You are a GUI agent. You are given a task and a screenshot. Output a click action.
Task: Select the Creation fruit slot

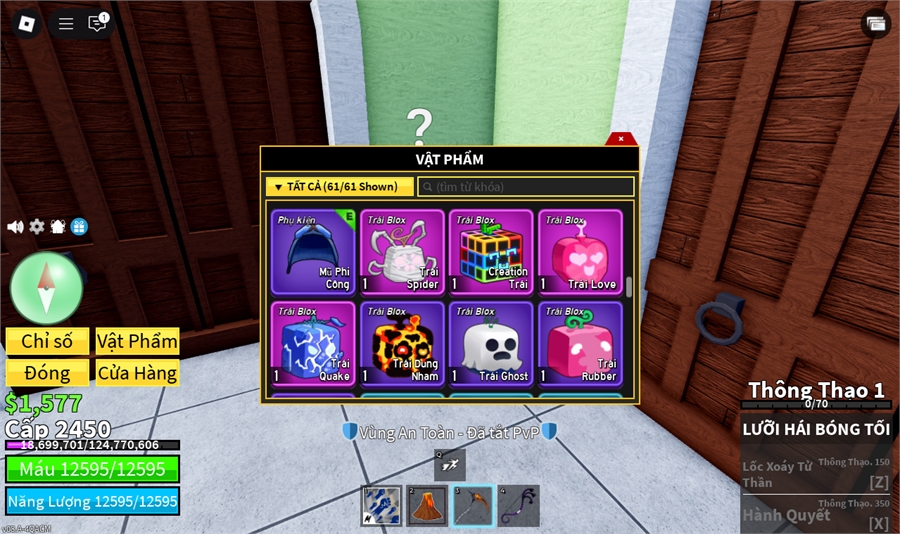click(x=491, y=252)
